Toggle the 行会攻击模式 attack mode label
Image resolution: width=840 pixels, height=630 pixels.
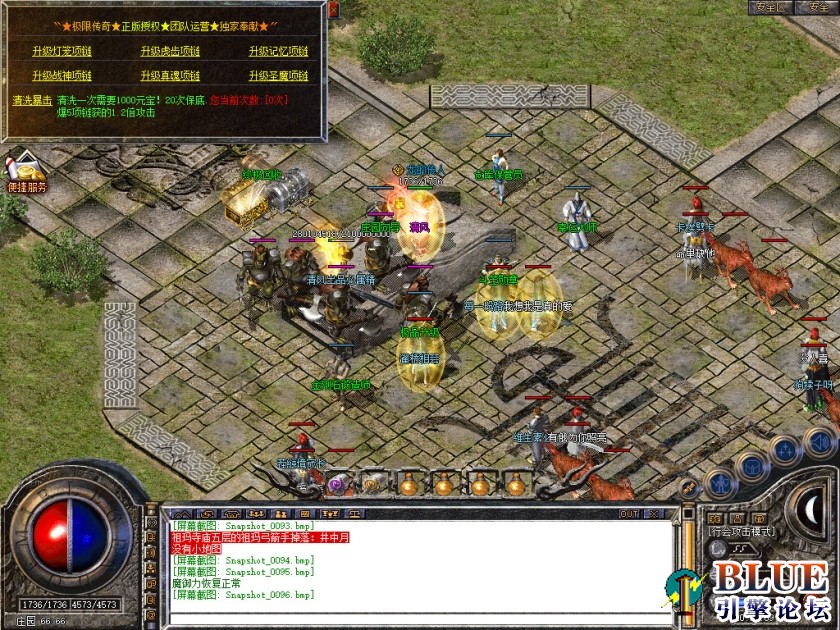click(742, 532)
